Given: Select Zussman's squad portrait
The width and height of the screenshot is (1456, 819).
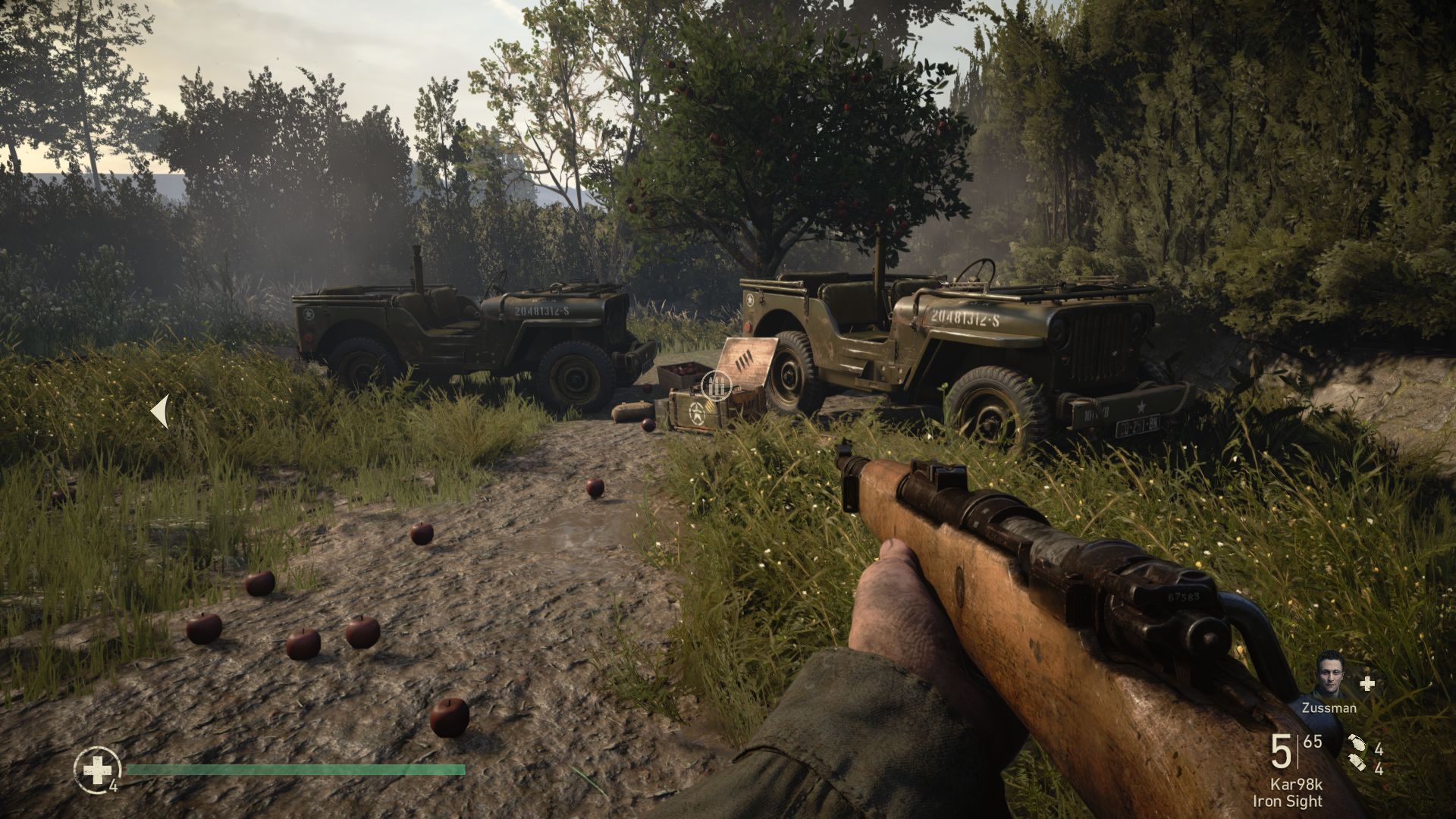Looking at the screenshot, I should (x=1332, y=674).
